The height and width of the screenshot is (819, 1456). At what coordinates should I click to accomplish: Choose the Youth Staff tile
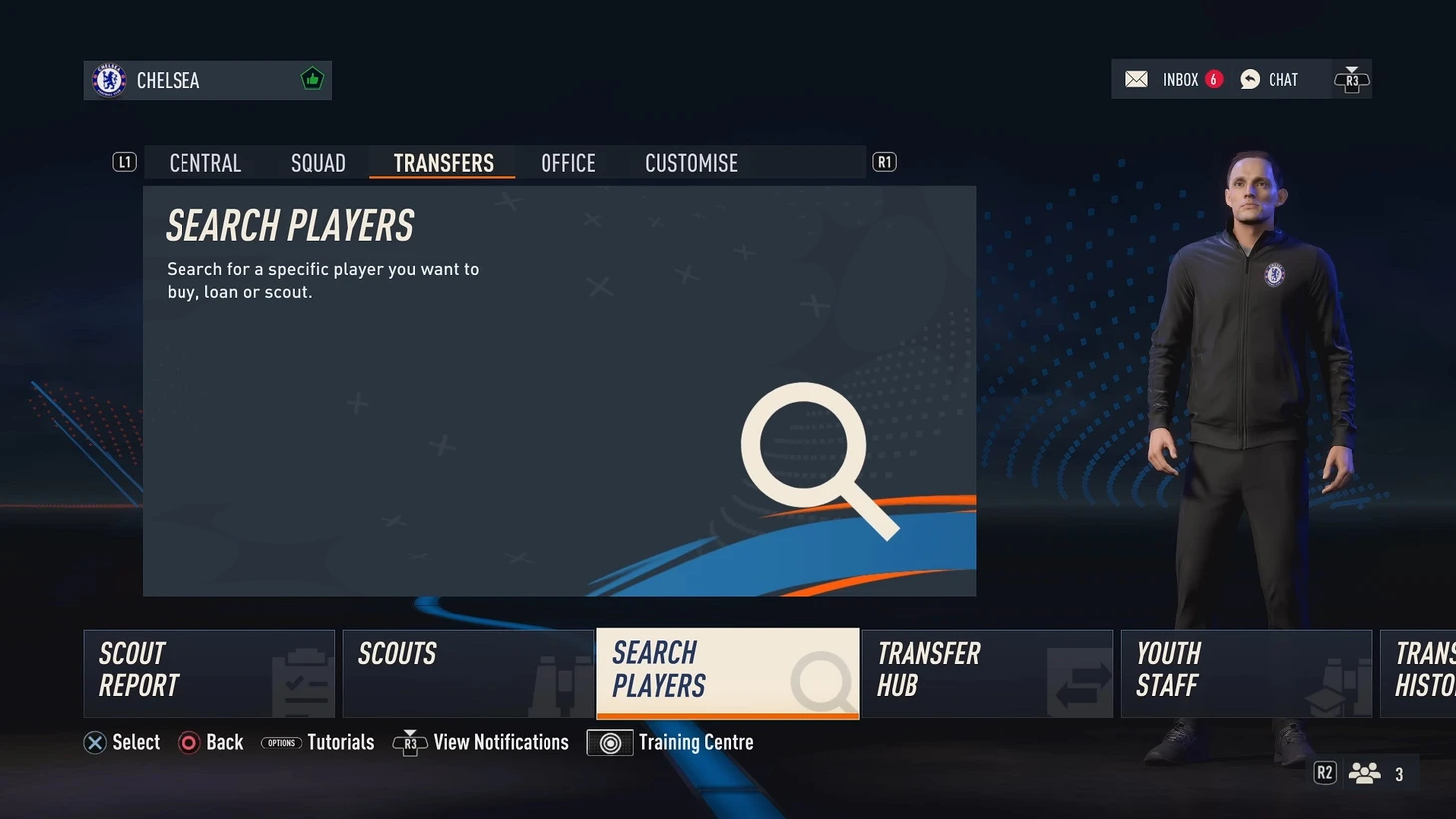click(x=1246, y=673)
